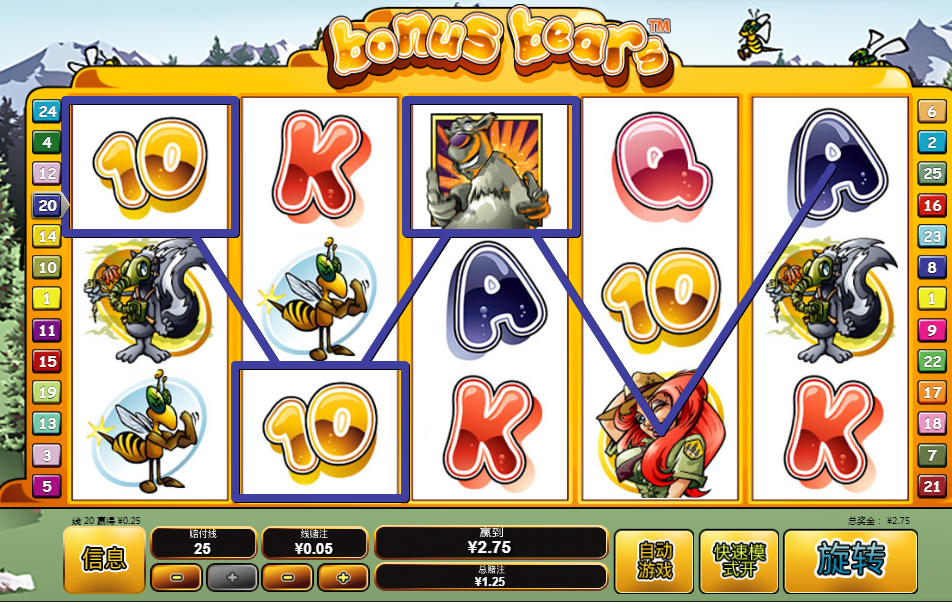Start 自动游戏 auto play
Screen dimensions: 952x602
(x=654, y=560)
